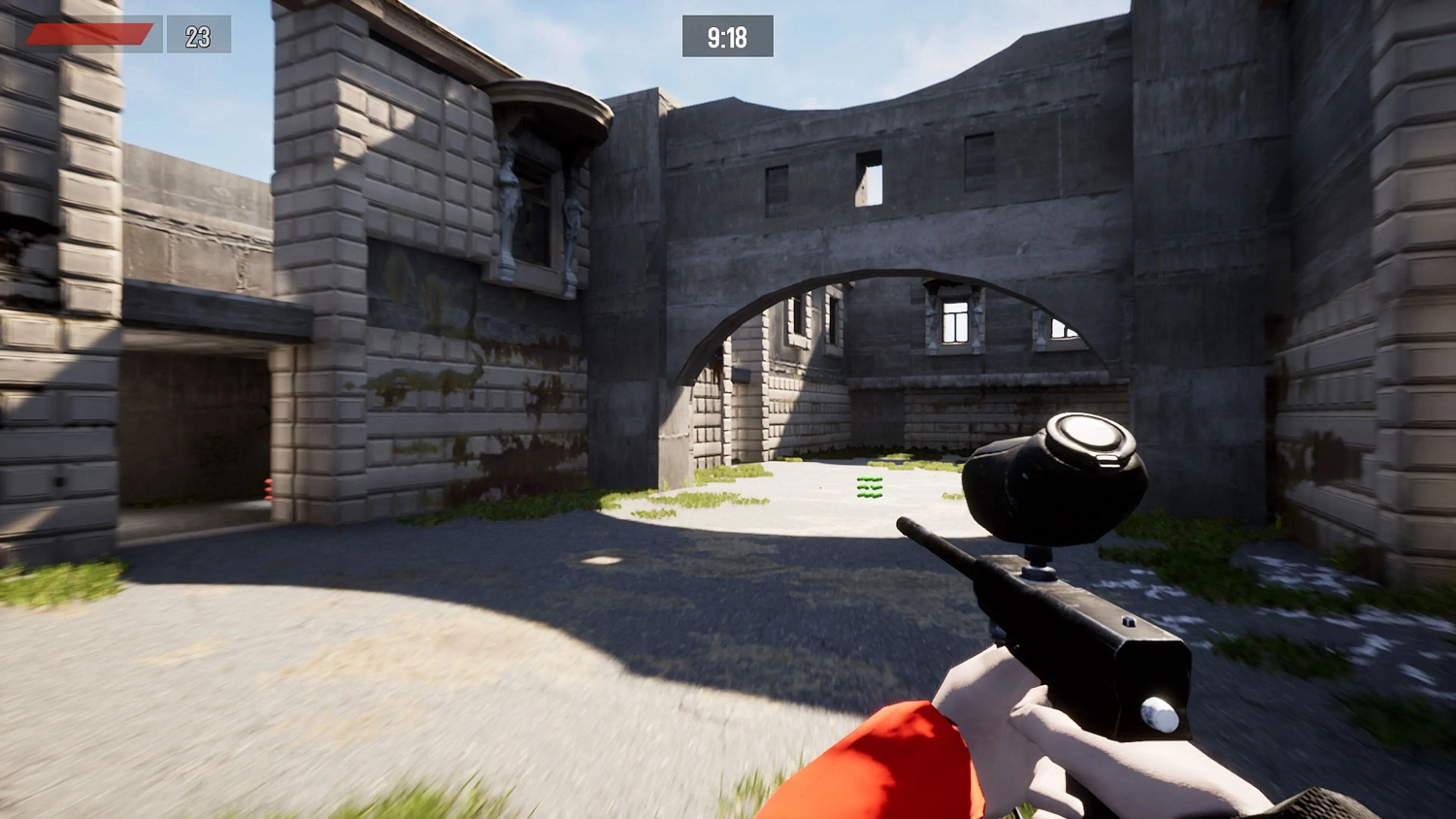
Task: Click the red pickup near the left doorway
Action: tap(269, 489)
